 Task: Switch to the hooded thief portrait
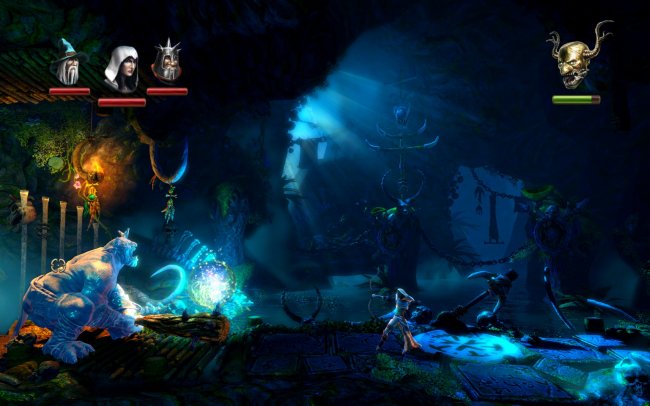point(121,68)
